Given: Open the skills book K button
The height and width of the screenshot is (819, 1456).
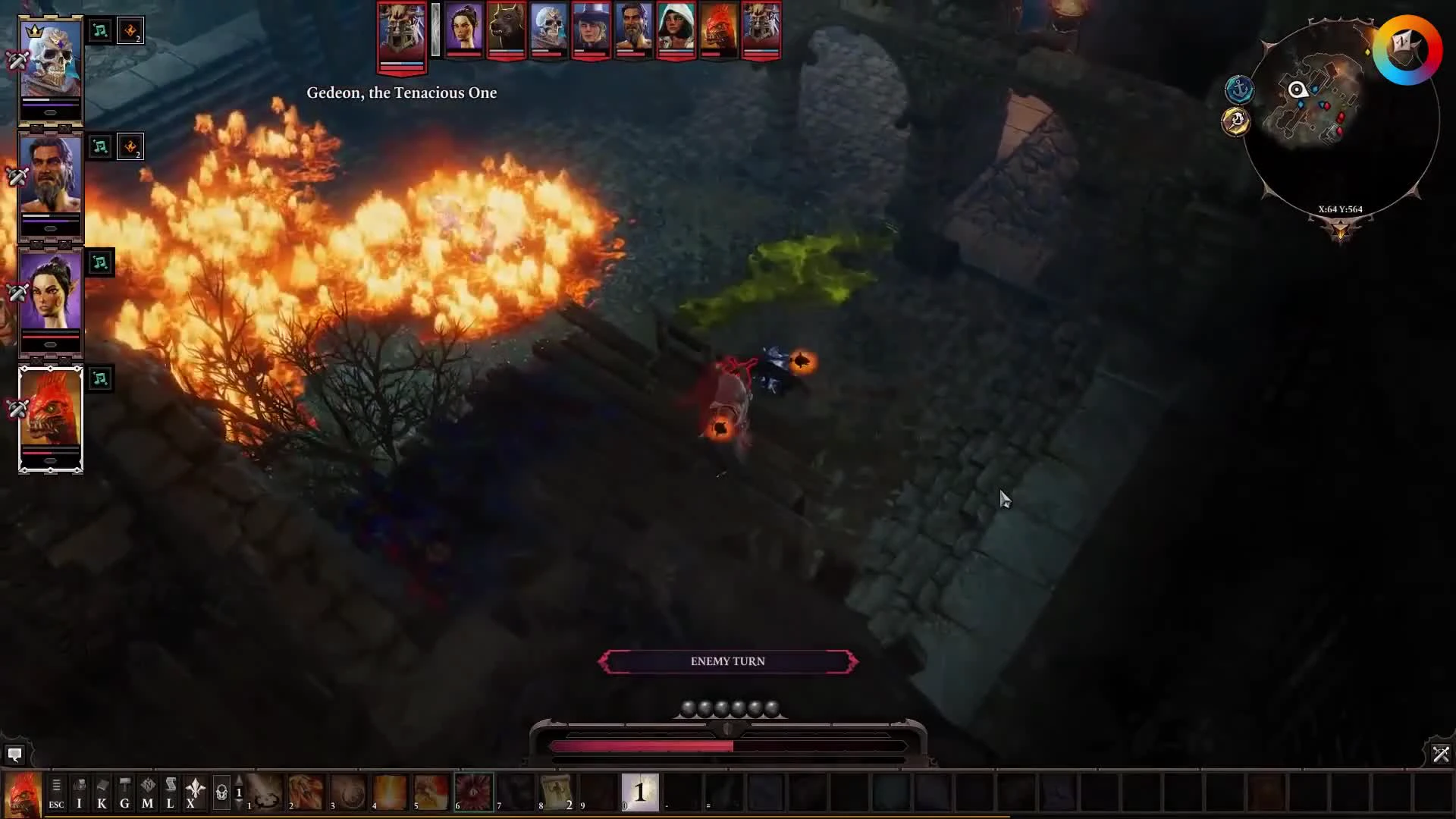Looking at the screenshot, I should click(102, 794).
